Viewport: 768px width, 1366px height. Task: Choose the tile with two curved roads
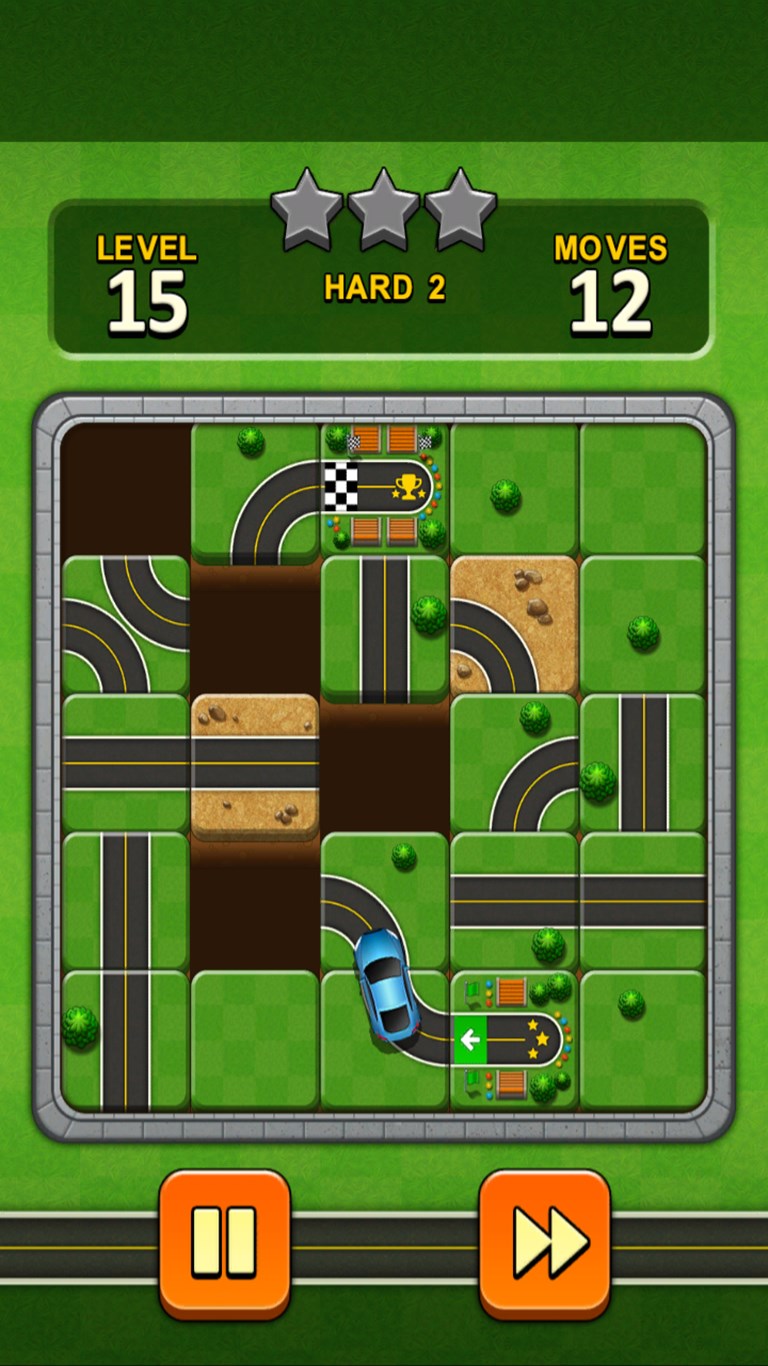[126, 625]
